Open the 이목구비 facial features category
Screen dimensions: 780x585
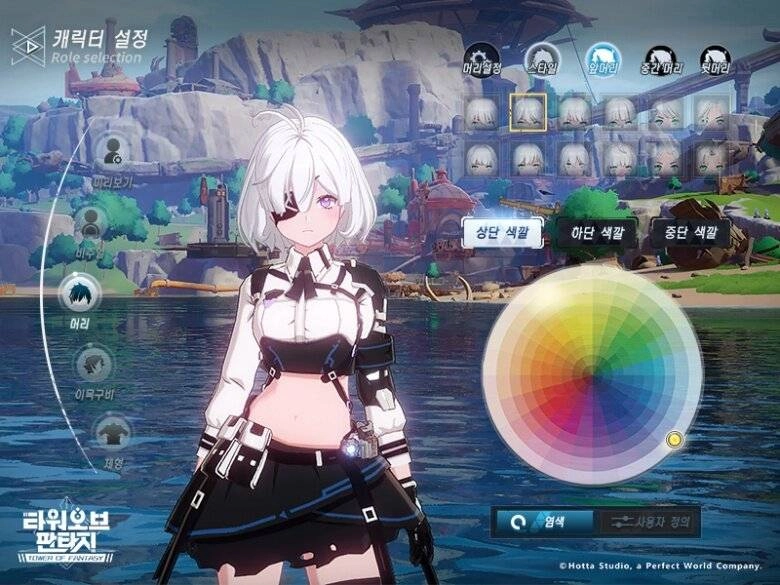pyautogui.click(x=94, y=363)
